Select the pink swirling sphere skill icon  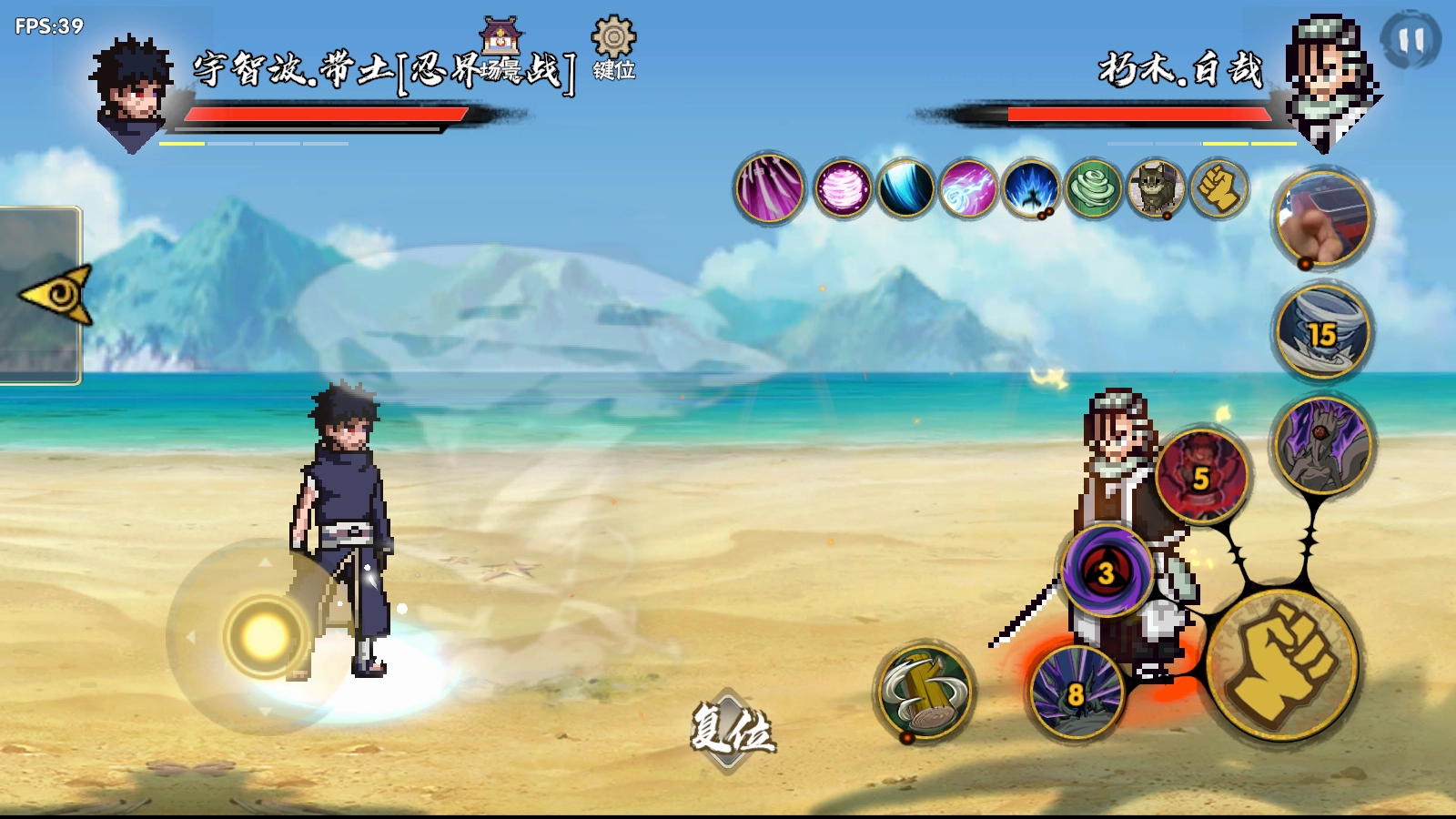(843, 189)
